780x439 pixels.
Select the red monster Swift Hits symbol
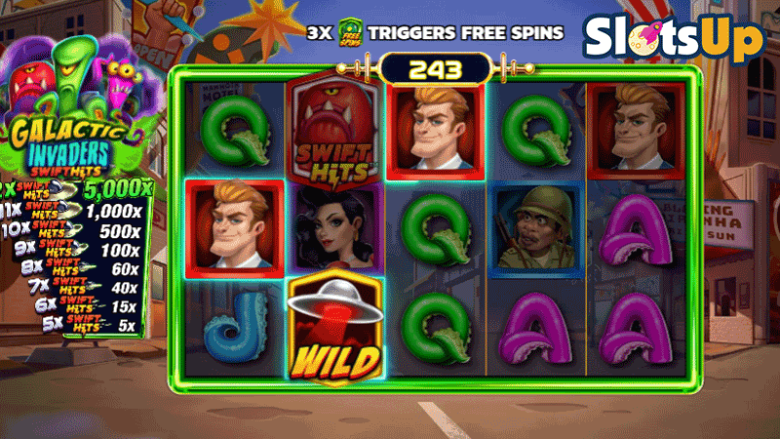[336, 129]
